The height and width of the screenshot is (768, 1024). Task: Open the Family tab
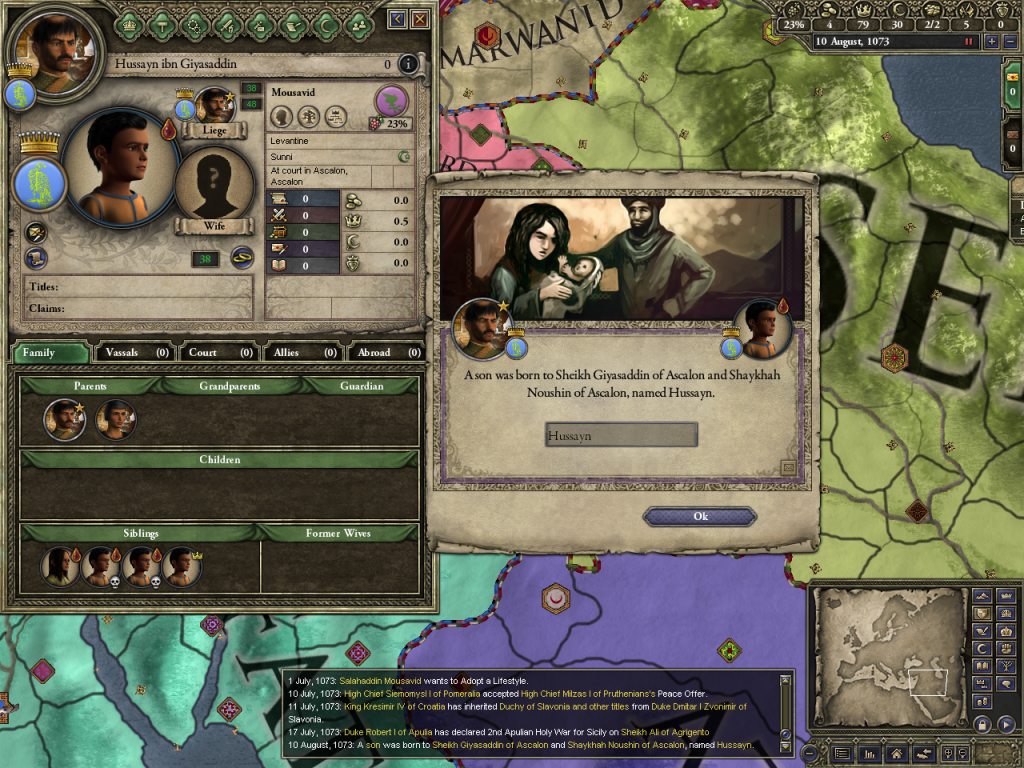pos(50,352)
